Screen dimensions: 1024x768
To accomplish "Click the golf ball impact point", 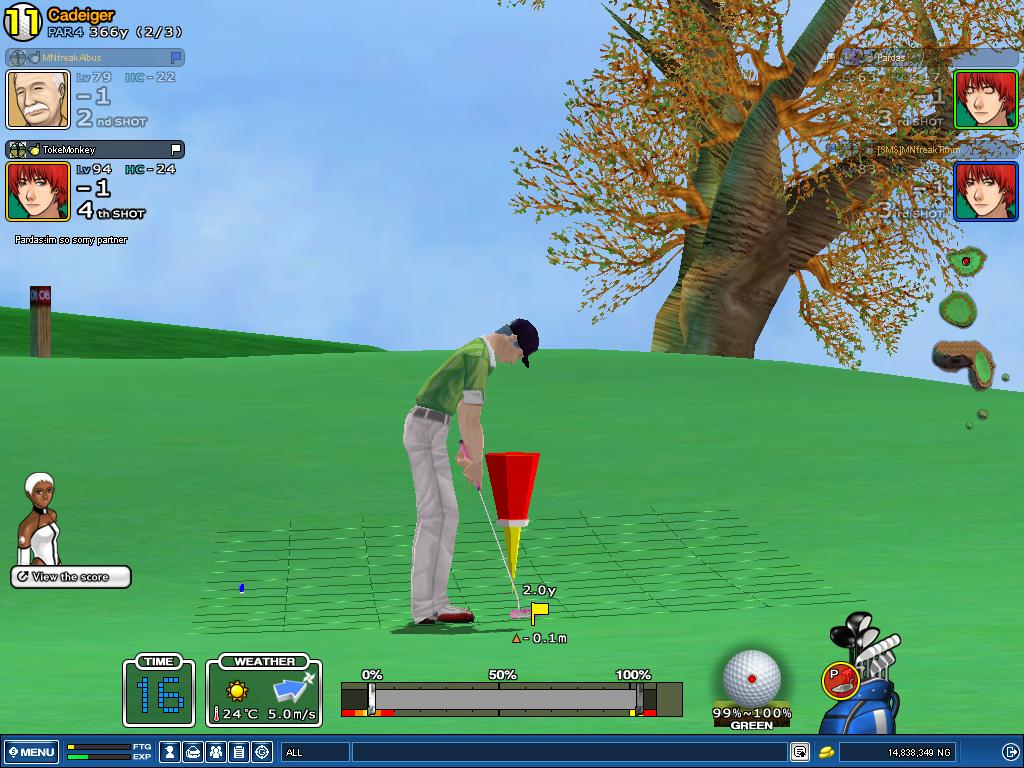I will click(752, 678).
